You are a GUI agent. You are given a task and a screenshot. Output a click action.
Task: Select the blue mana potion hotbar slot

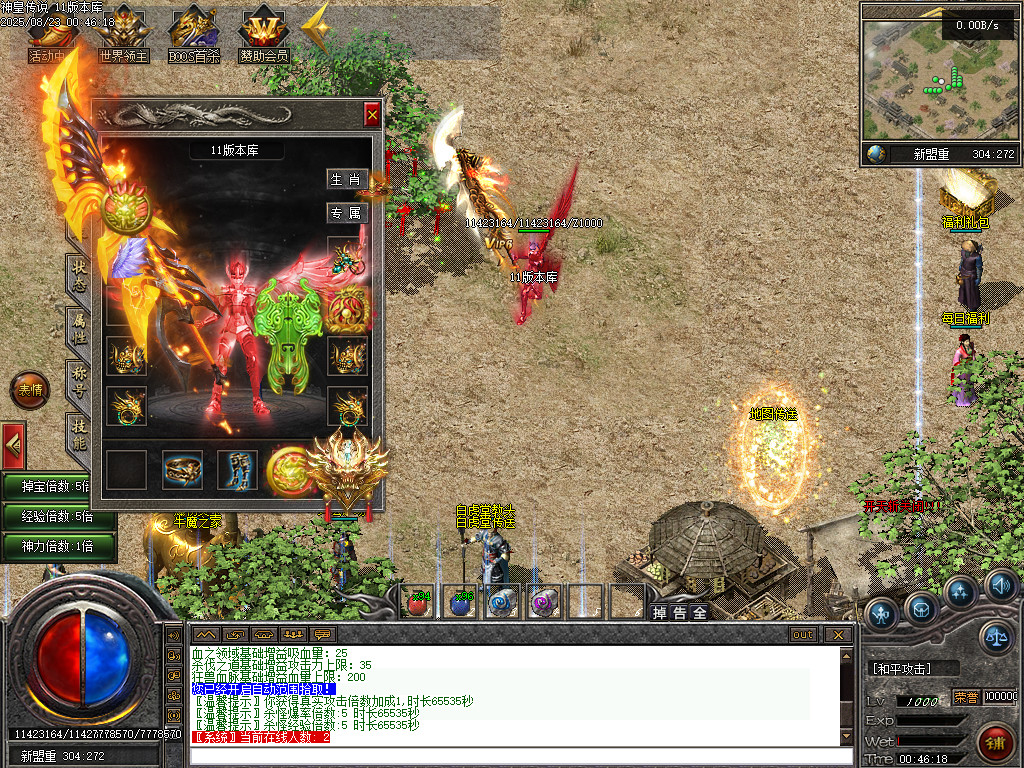click(460, 601)
